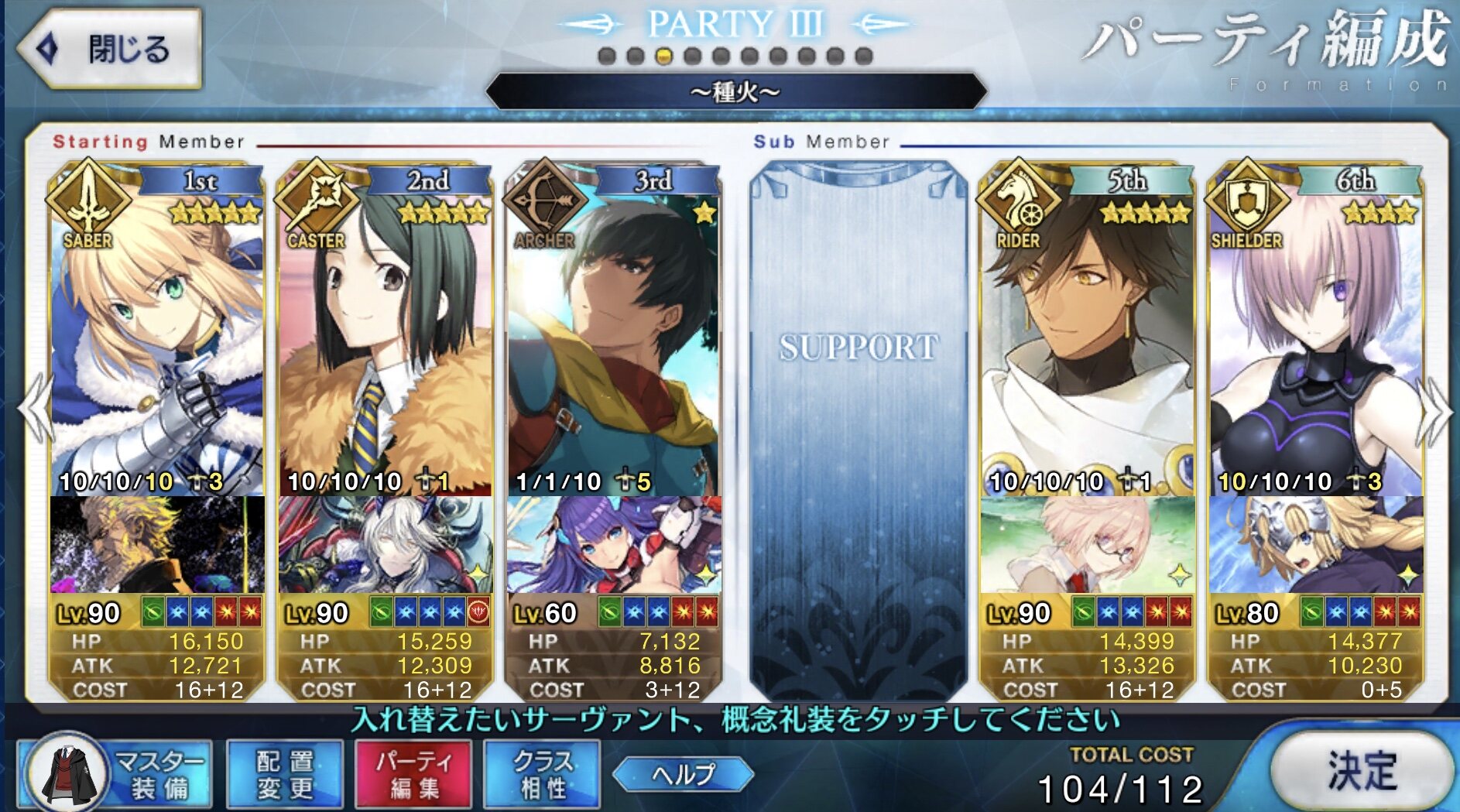Select the パーティ編集 party edit button
Screen dimensions: 1460x812
coord(413,775)
